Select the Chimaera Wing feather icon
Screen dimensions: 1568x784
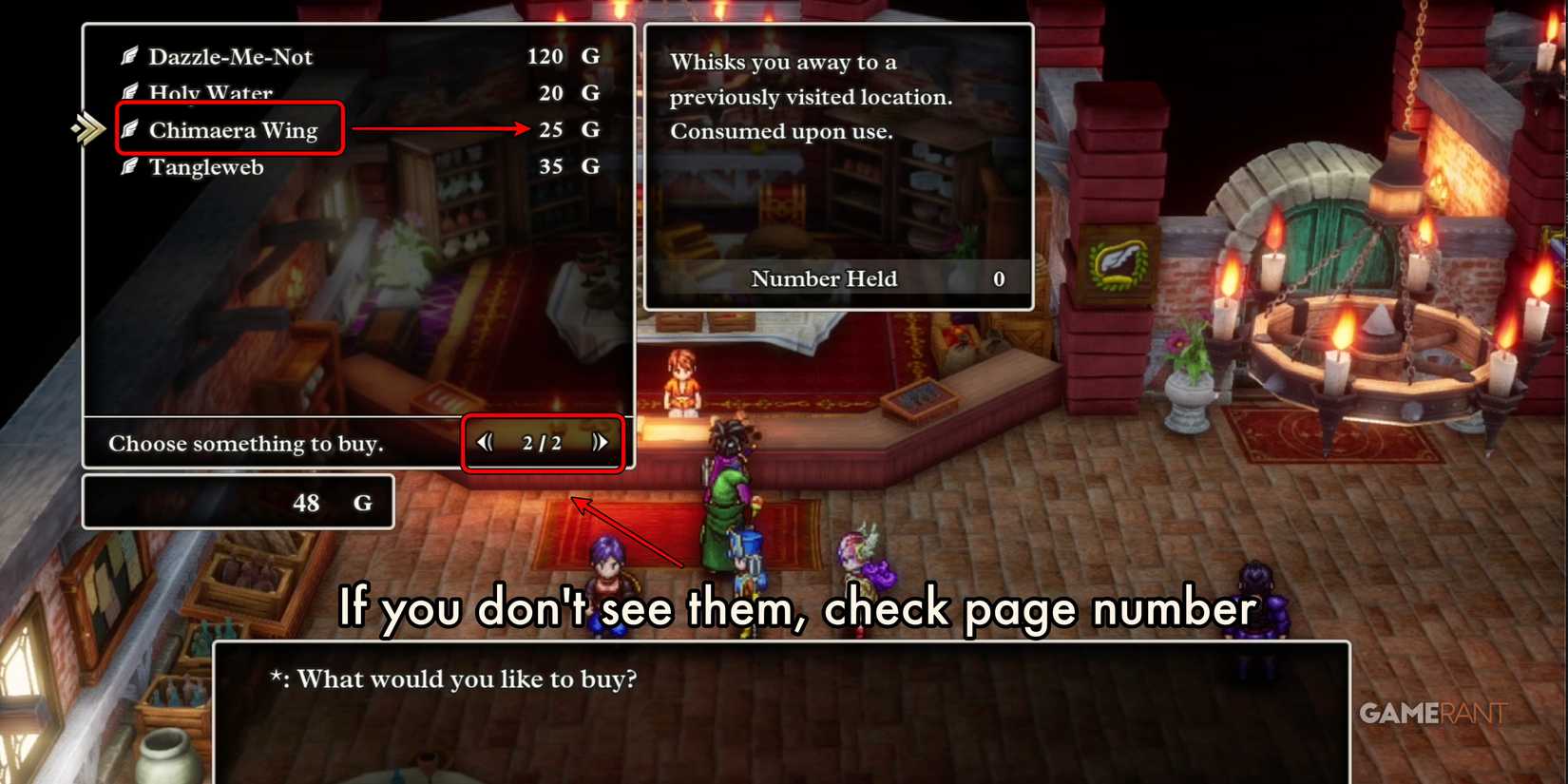[x=132, y=130]
